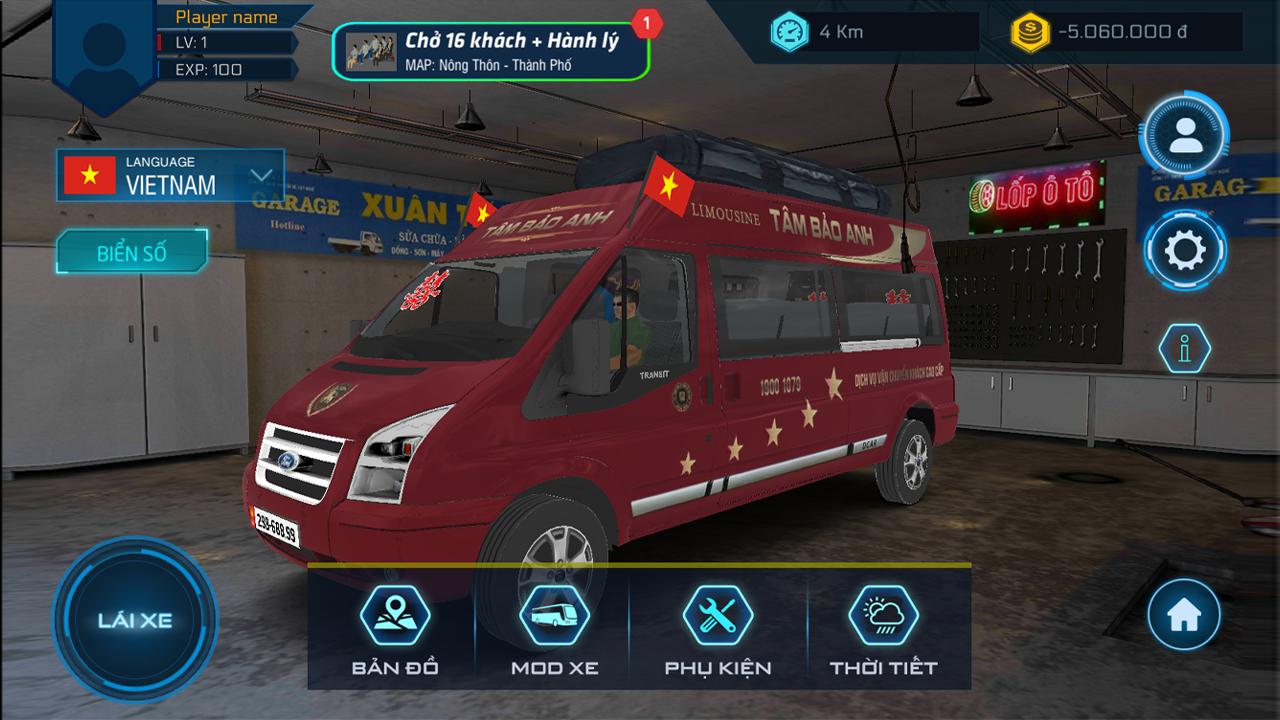Tap the gold coin currency icon
This screenshot has width=1280, height=720.
(x=1028, y=32)
